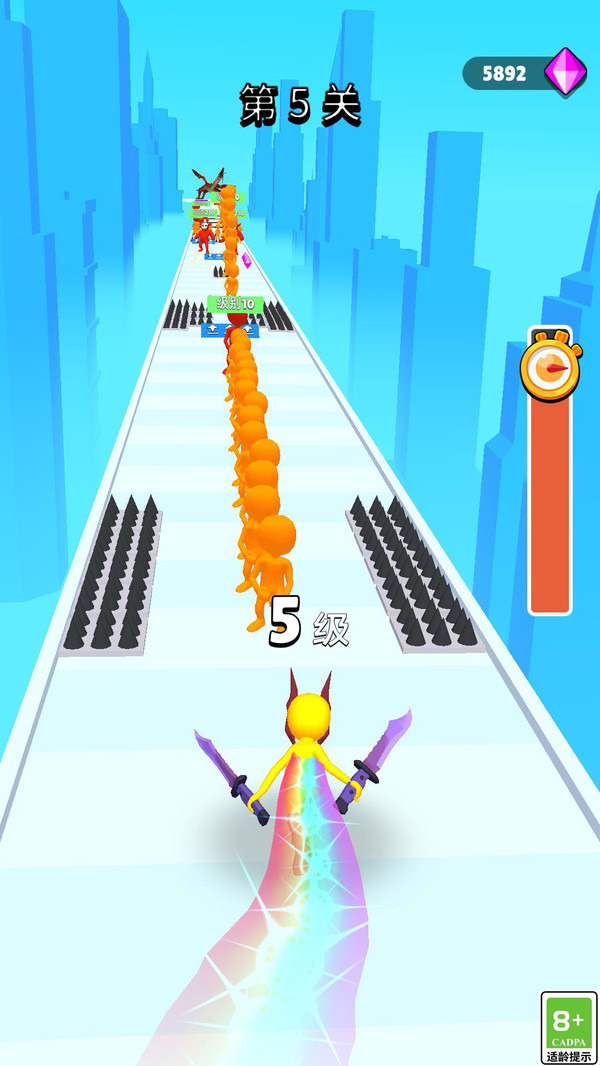Open the CADPA 8+ age rating notice
This screenshot has width=600, height=1066.
pyautogui.click(x=568, y=1028)
